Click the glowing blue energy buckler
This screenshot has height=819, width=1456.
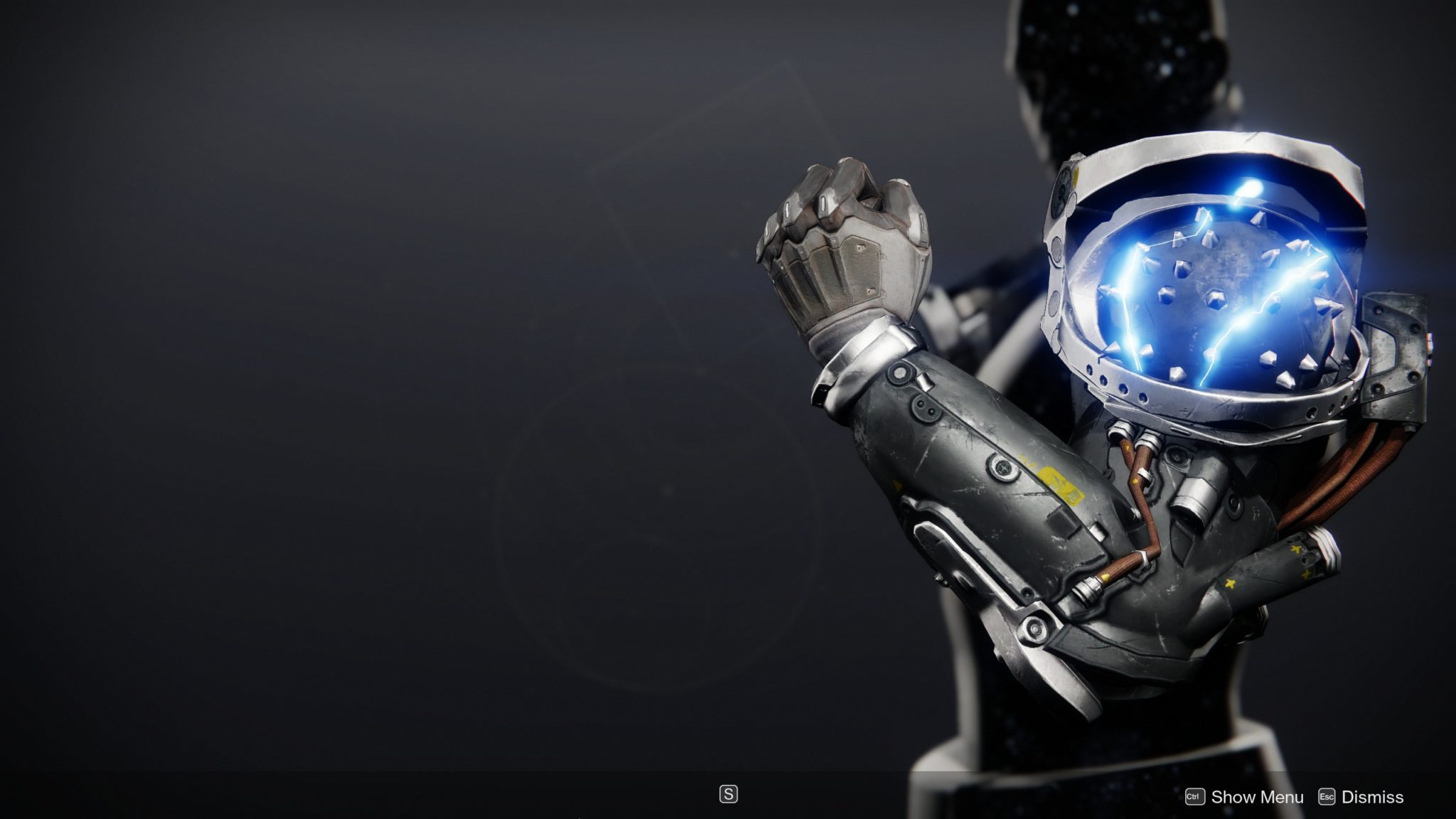[x=1223, y=284]
